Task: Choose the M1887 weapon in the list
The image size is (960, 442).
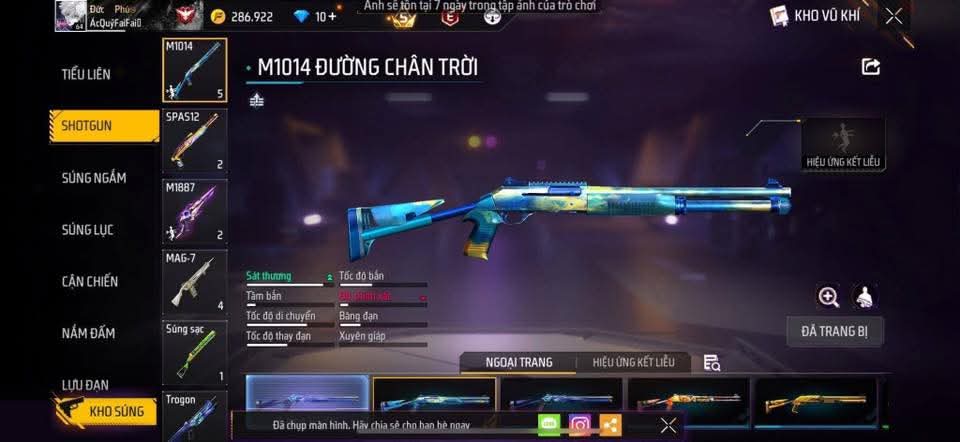Action: 194,210
